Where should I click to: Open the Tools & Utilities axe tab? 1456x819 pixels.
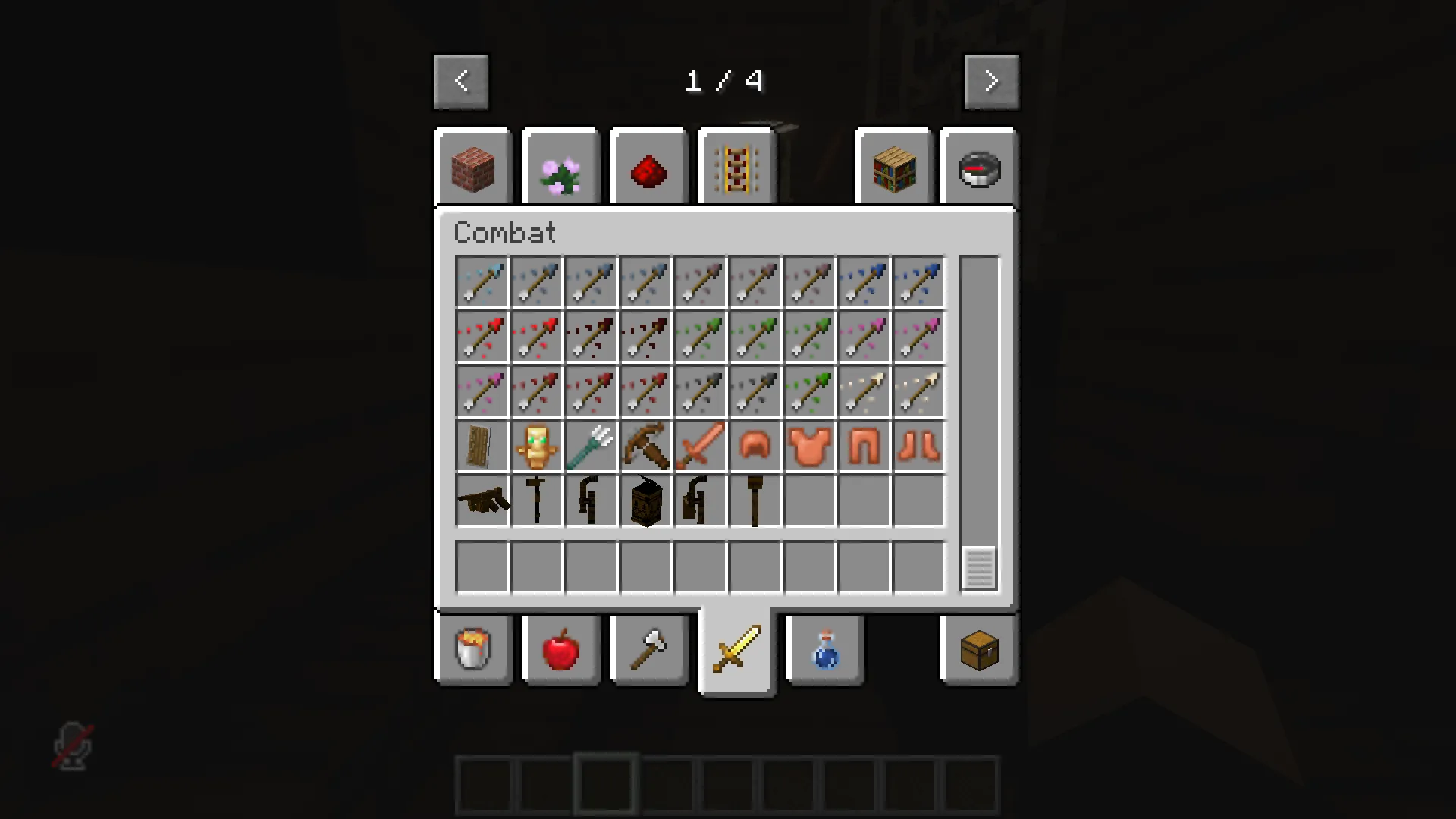coord(648,650)
